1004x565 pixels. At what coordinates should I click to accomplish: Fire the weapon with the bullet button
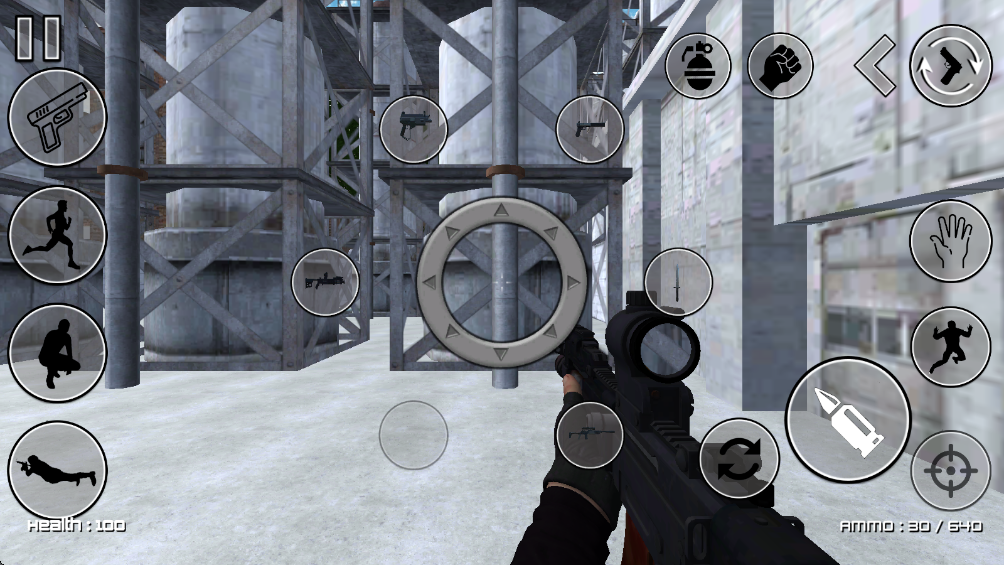click(x=848, y=420)
